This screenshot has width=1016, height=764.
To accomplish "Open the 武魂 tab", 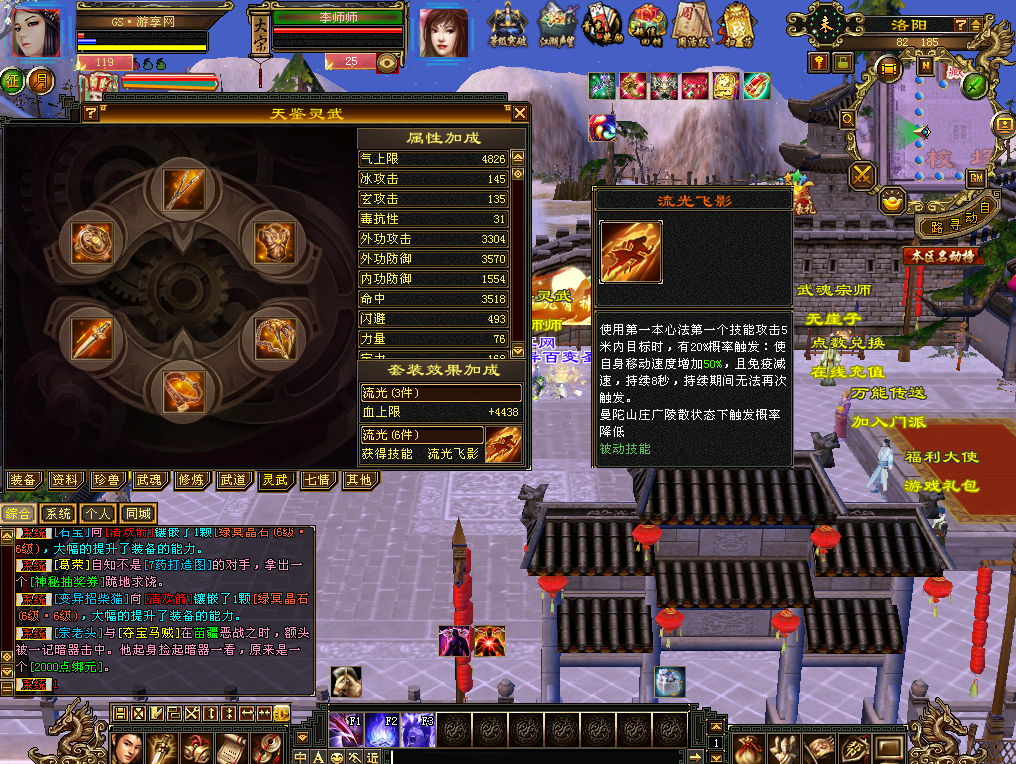I will click(149, 480).
